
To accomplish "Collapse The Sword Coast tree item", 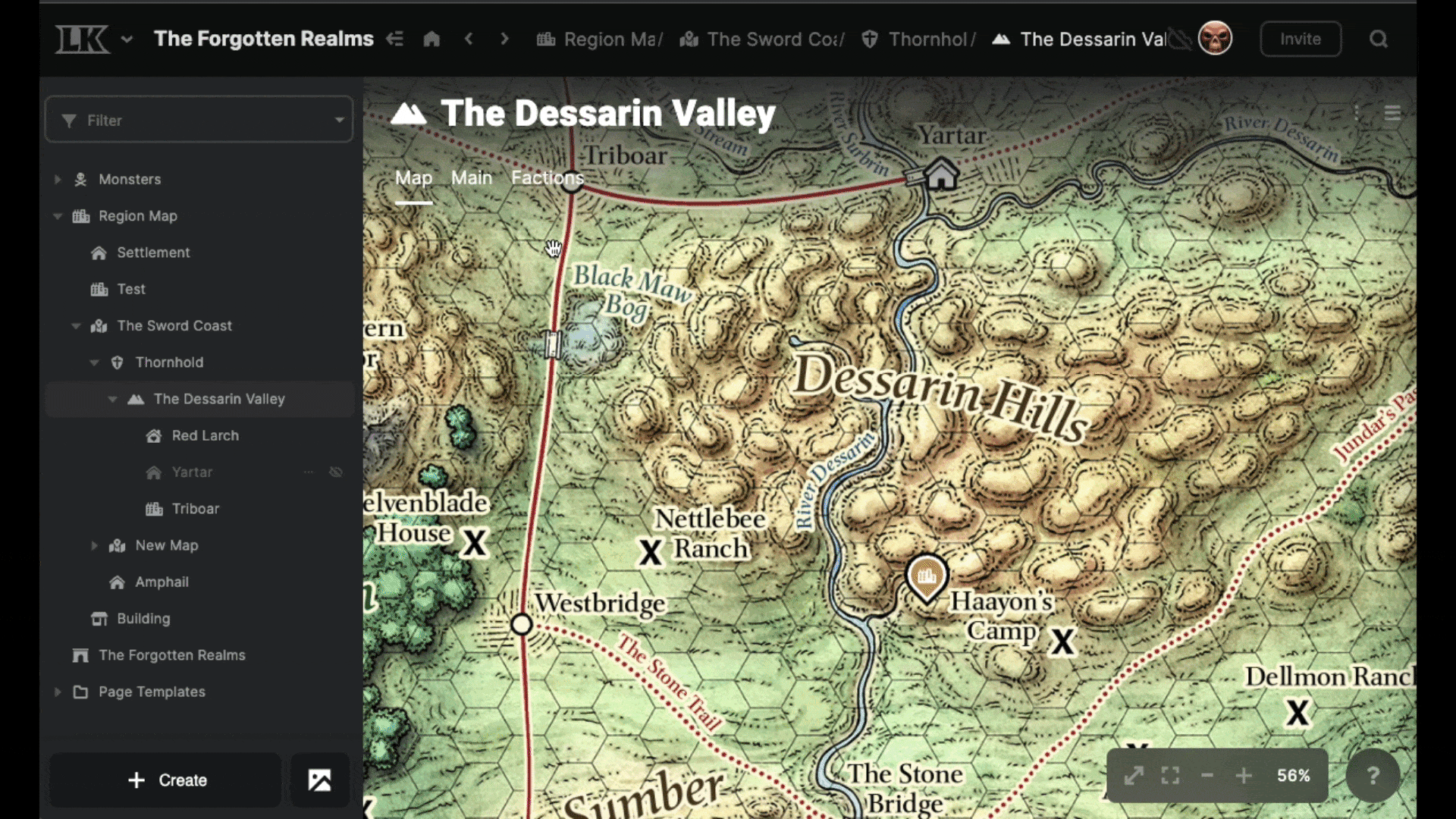I will [76, 325].
